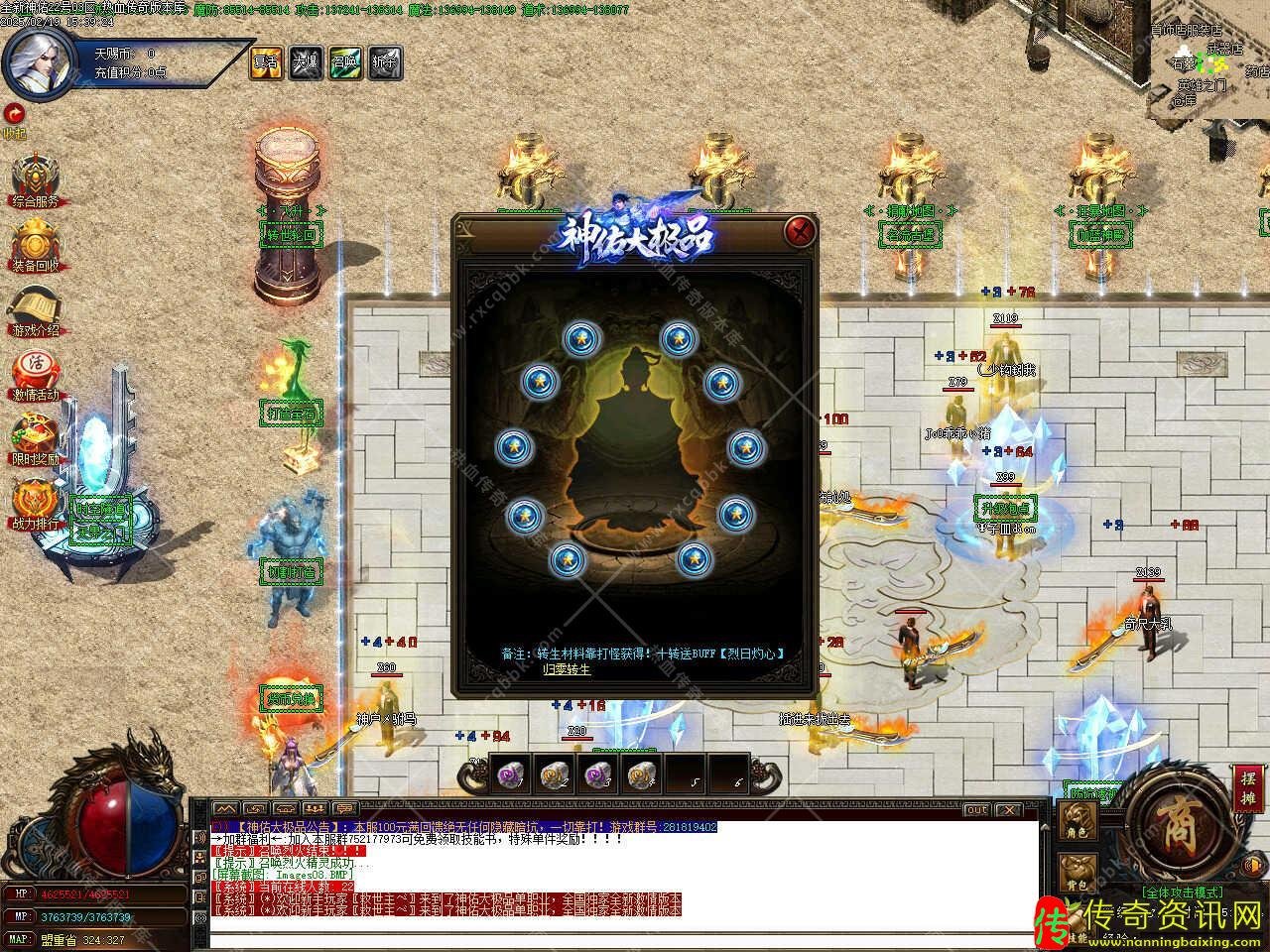The image size is (1270, 952).
Task: Open the 摆摊 stall button
Action: tap(1247, 789)
